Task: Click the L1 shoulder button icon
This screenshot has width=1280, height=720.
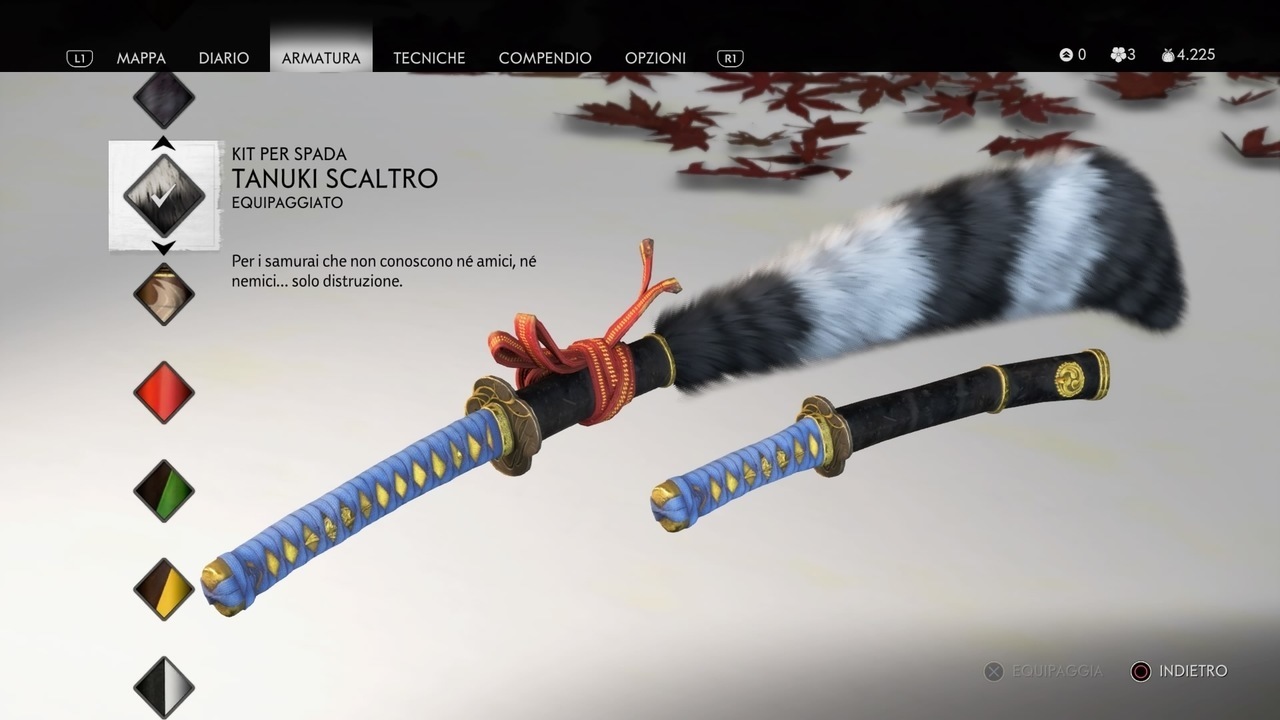Action: point(79,57)
